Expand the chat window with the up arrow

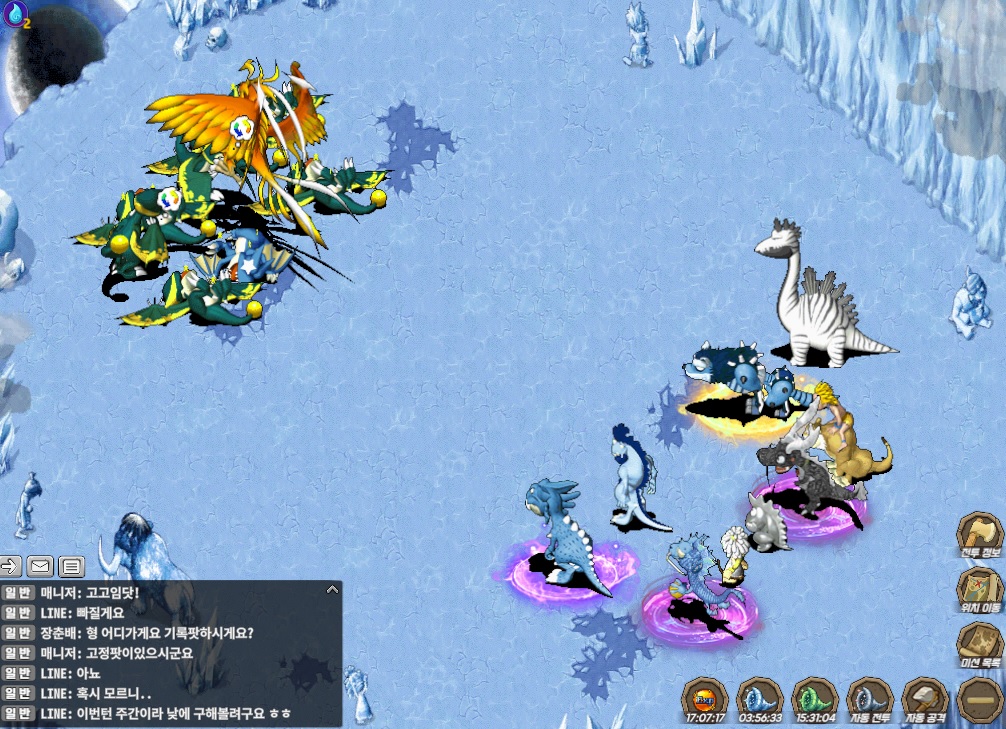(331, 591)
